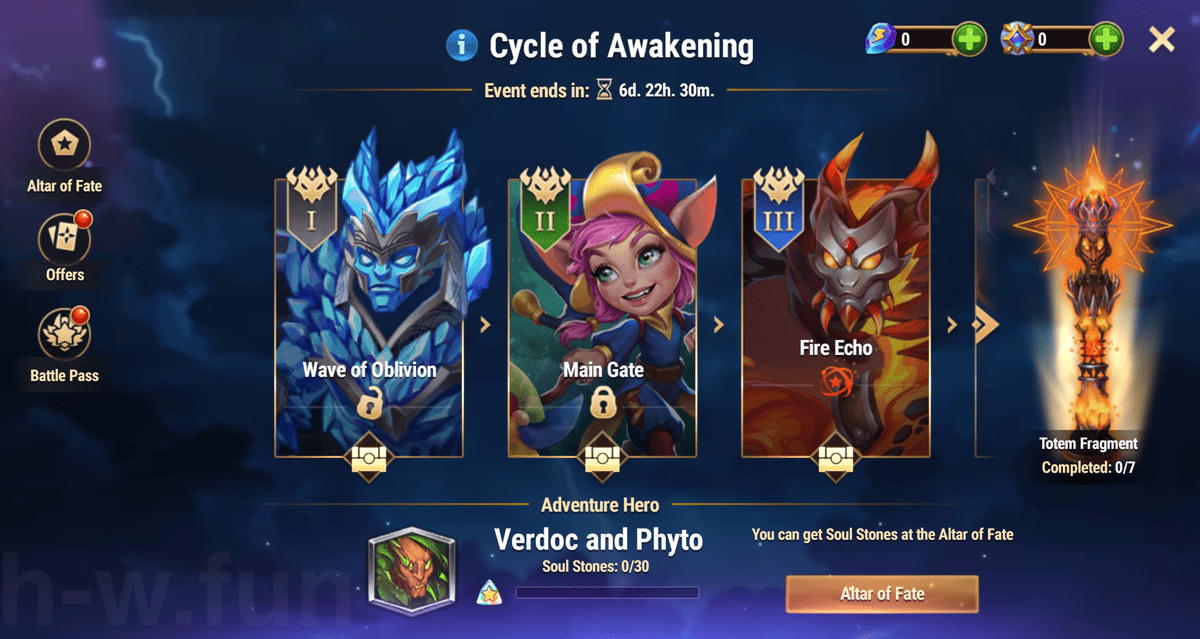Show next chapters with the large arrow

tap(986, 324)
